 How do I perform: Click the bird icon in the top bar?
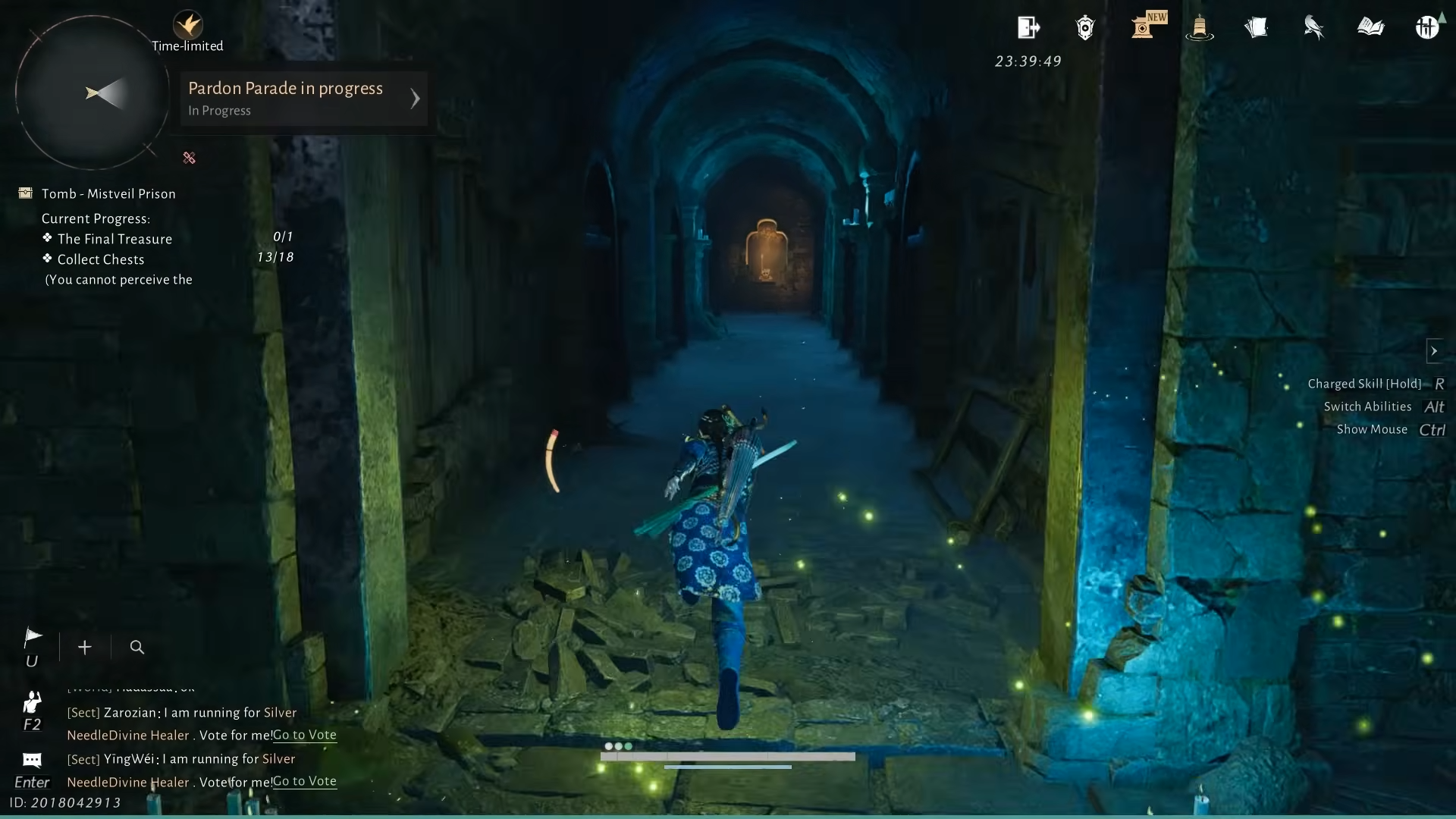tap(1313, 28)
